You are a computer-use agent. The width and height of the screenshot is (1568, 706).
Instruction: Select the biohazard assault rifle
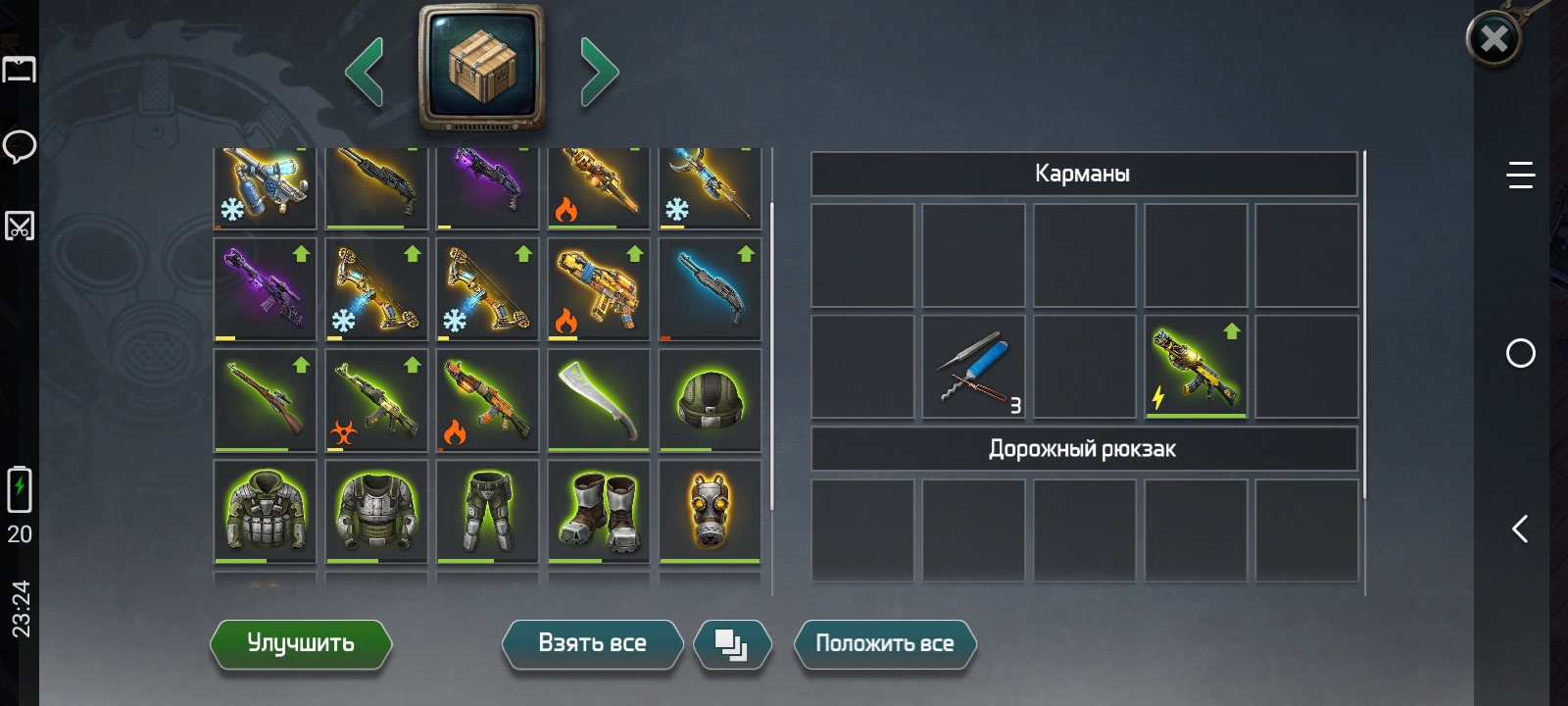(x=376, y=400)
